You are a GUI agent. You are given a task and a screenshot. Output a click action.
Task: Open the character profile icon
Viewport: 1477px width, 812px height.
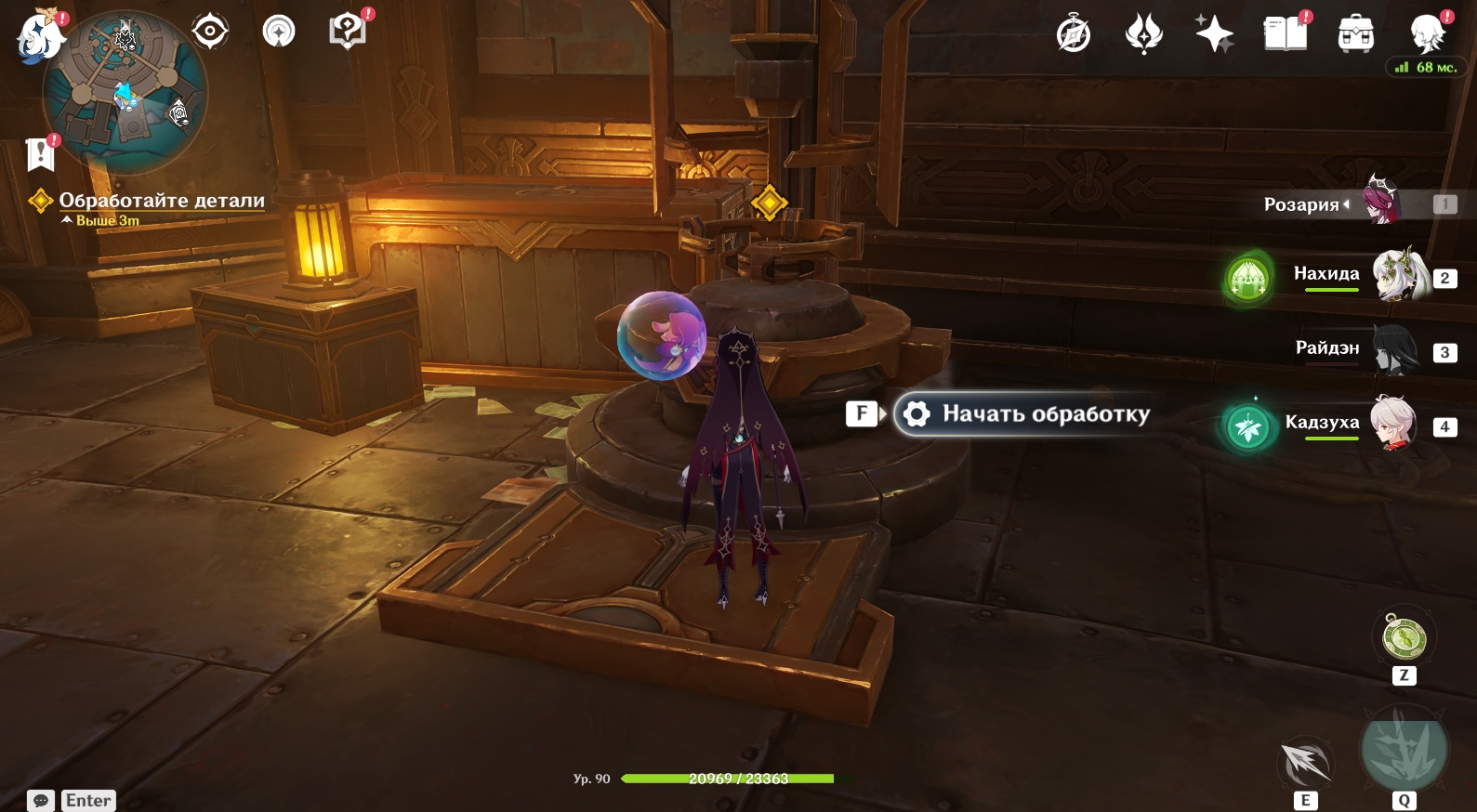pos(1427,34)
